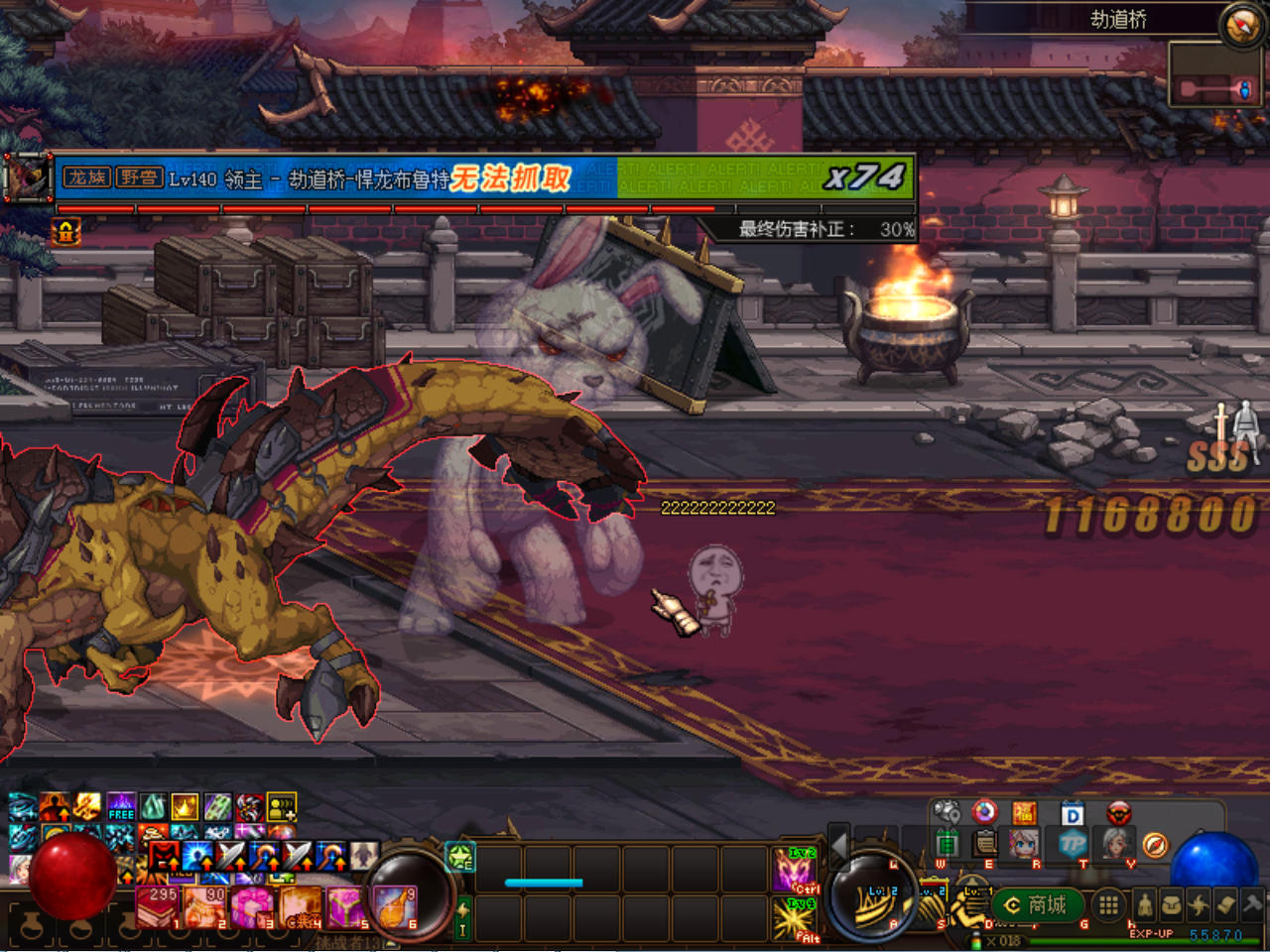Toggle the gold lock icon under the boss health bar
Viewport: 1270px width, 952px height.
(64, 232)
